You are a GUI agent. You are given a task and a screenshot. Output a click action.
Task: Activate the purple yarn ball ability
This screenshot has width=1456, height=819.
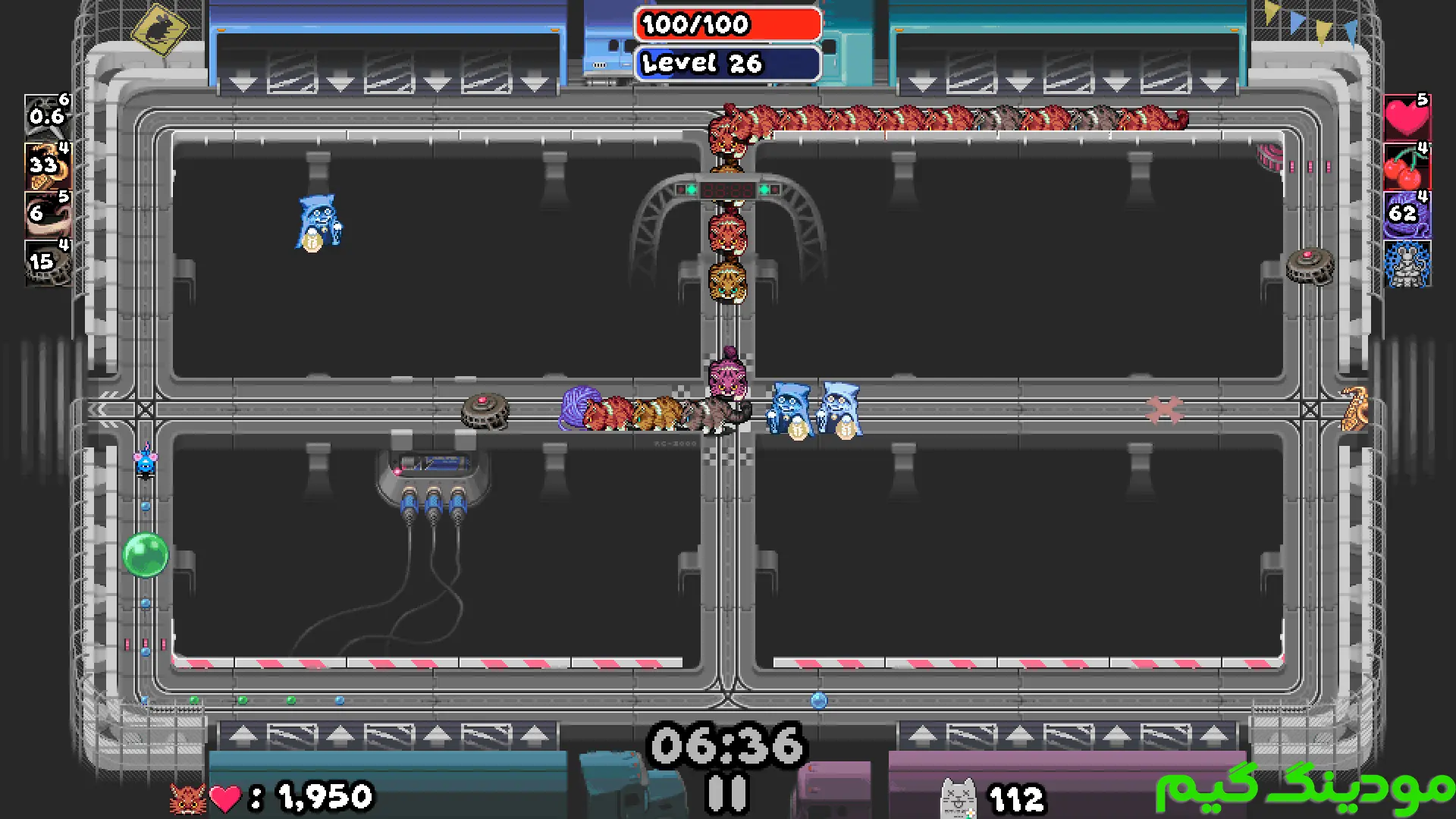1407,215
